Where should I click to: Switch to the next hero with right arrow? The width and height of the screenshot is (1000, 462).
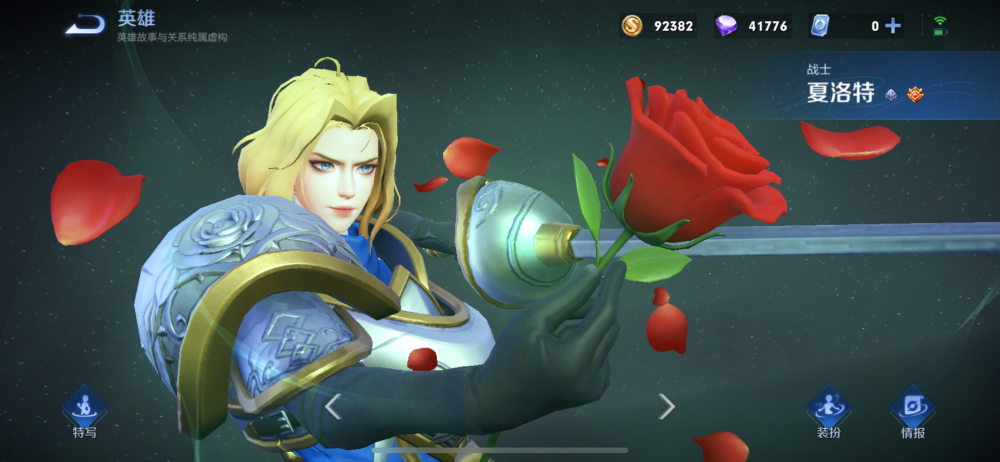tap(666, 406)
